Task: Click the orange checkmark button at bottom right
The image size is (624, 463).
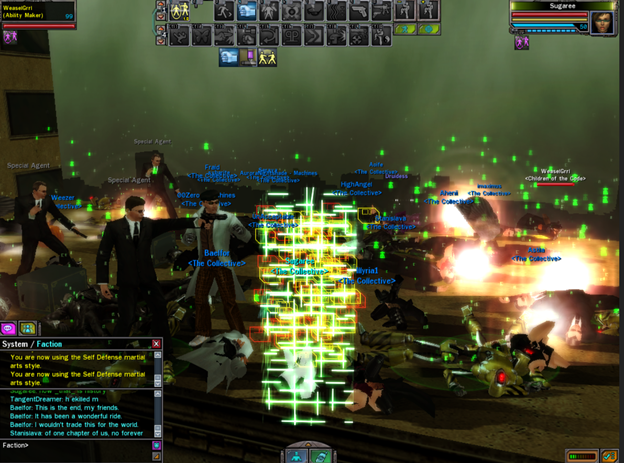Action: click(608, 456)
